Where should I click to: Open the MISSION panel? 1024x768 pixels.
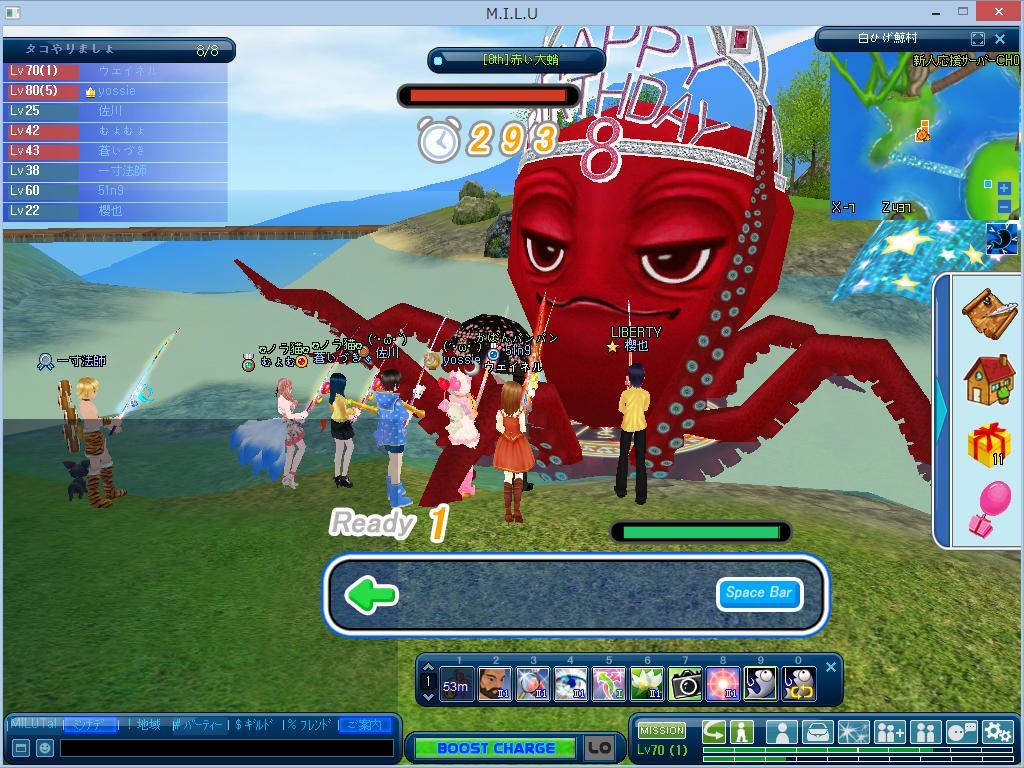[662, 731]
